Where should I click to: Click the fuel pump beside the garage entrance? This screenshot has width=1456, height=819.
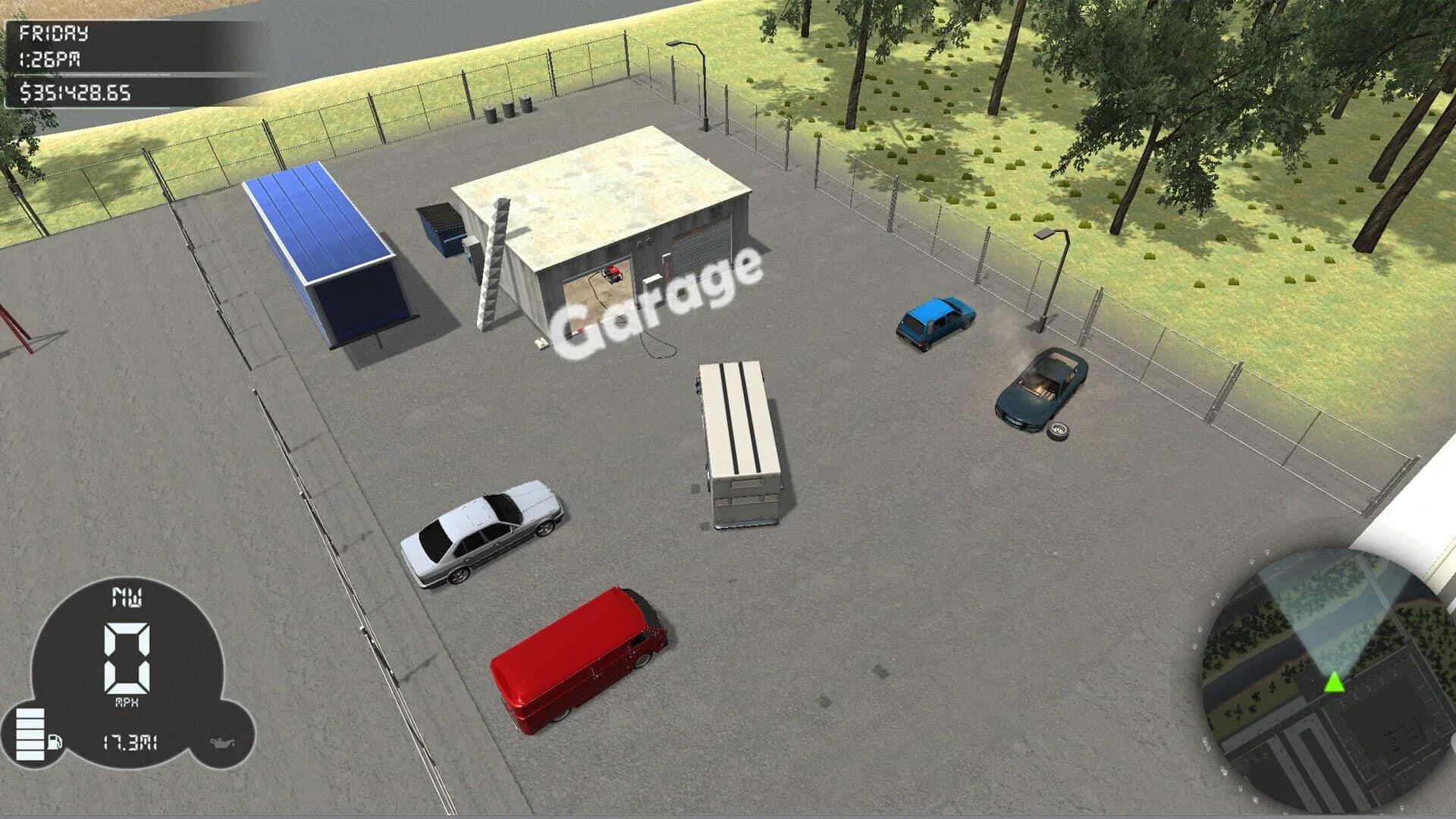coord(666,266)
